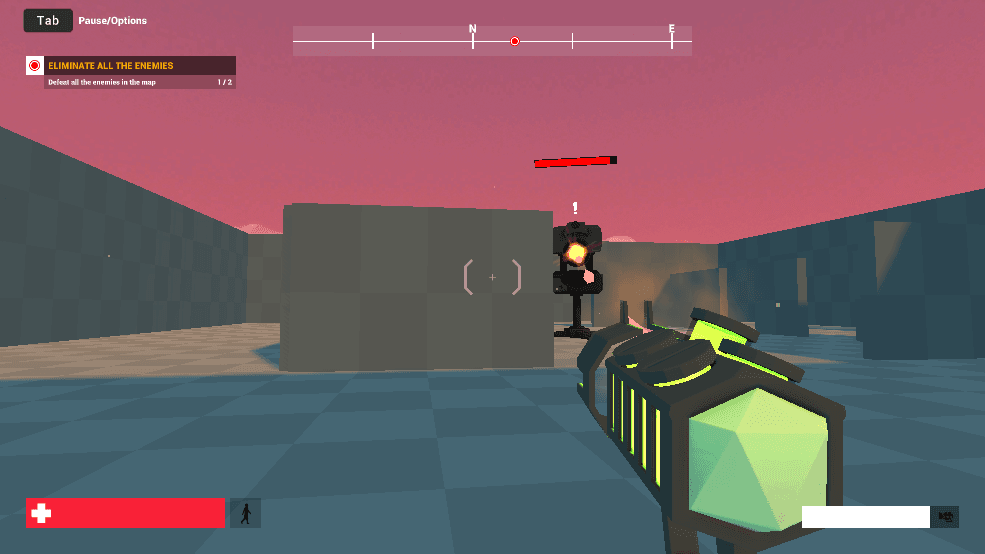Click the standing stance icon beside health
This screenshot has width=985, height=554.
click(x=245, y=513)
